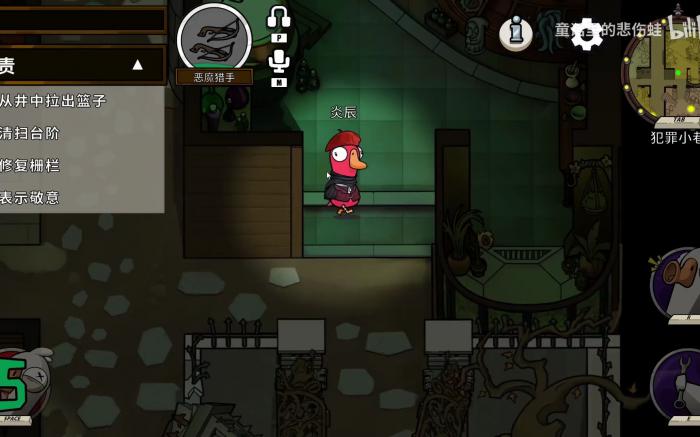Select the task 清扫台阶
Image resolution: width=700 pixels, height=437 pixels.
tap(31, 133)
